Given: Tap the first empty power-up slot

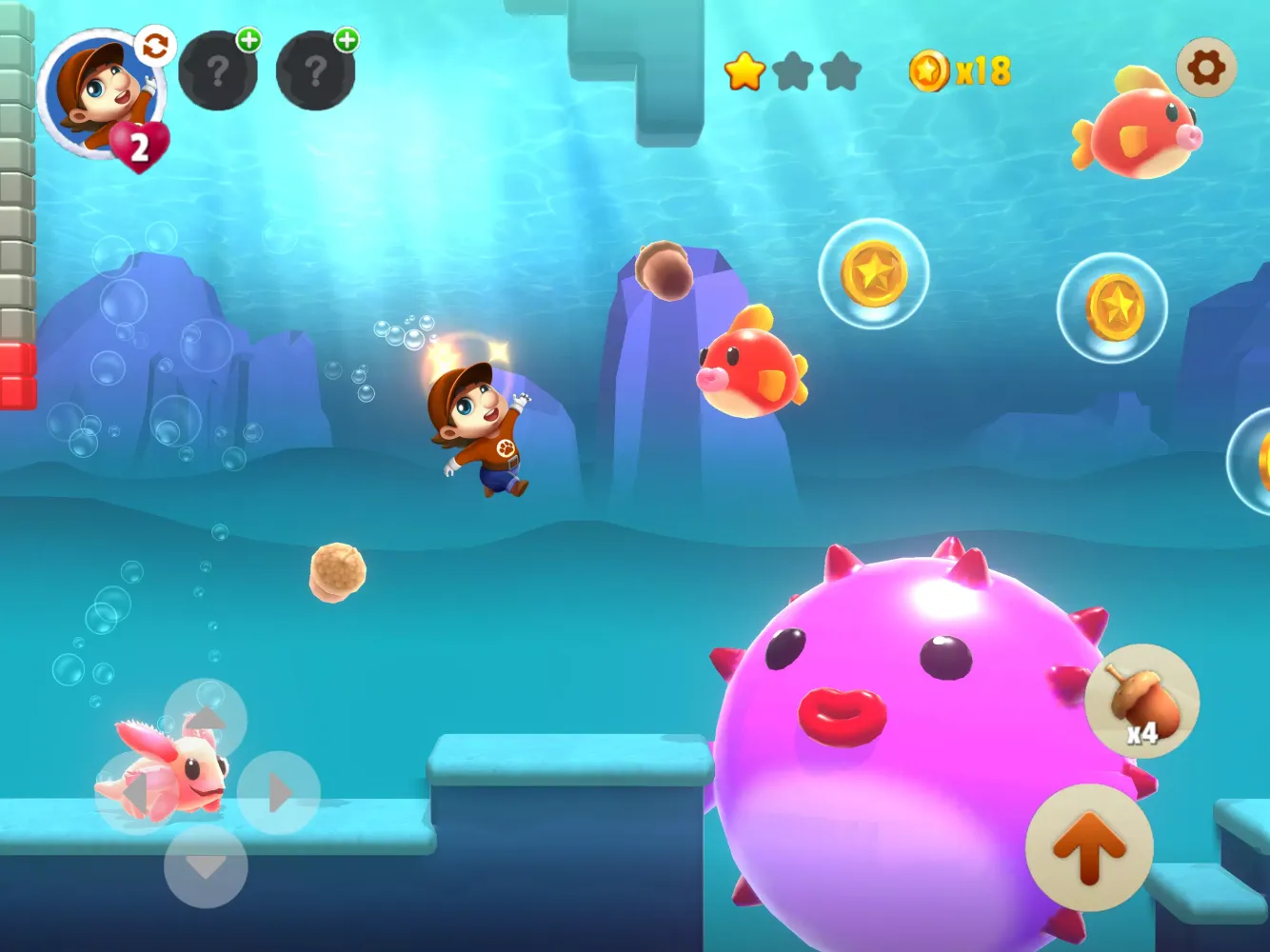Looking at the screenshot, I should click(x=218, y=71).
